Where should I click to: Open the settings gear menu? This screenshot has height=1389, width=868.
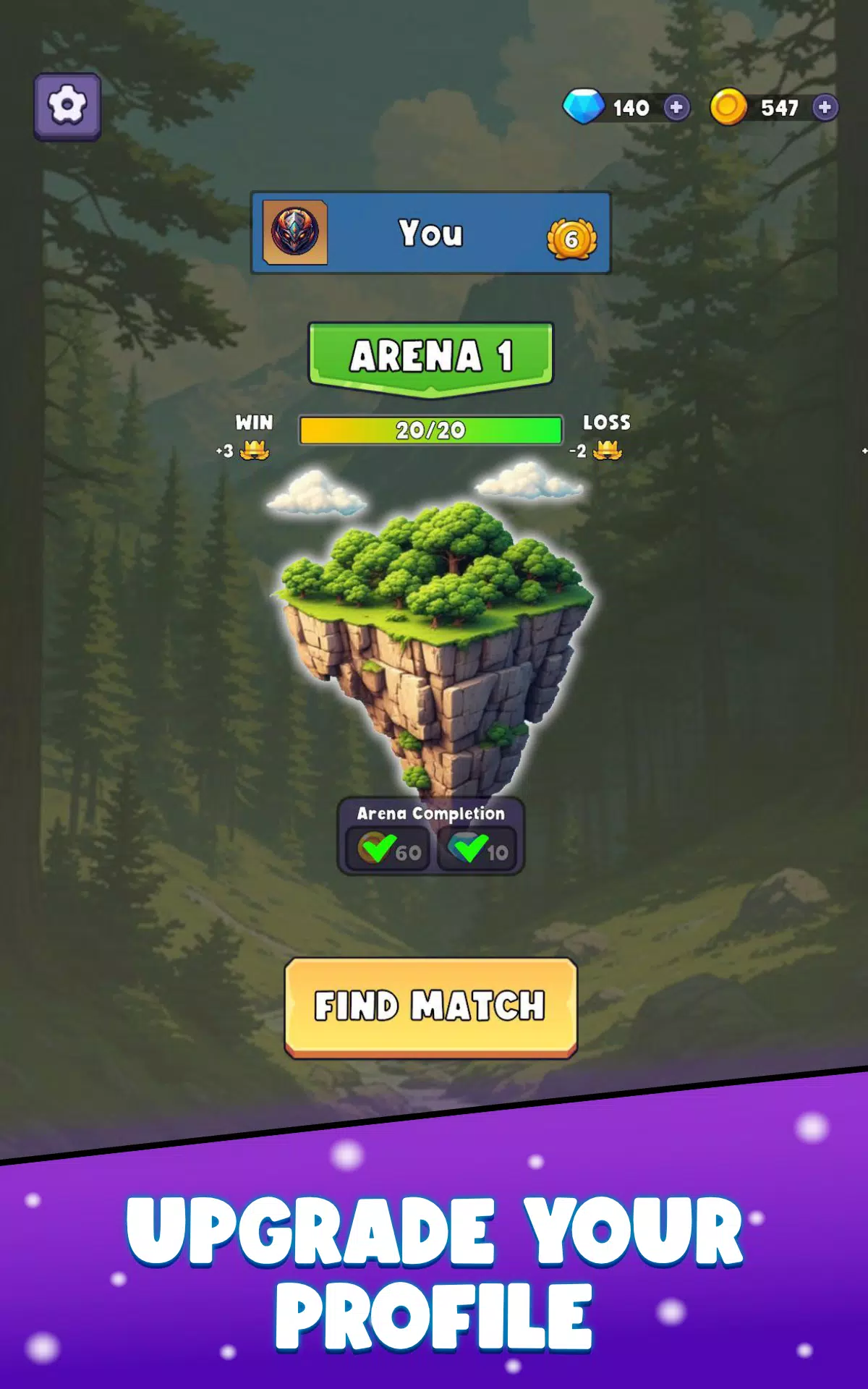67,106
